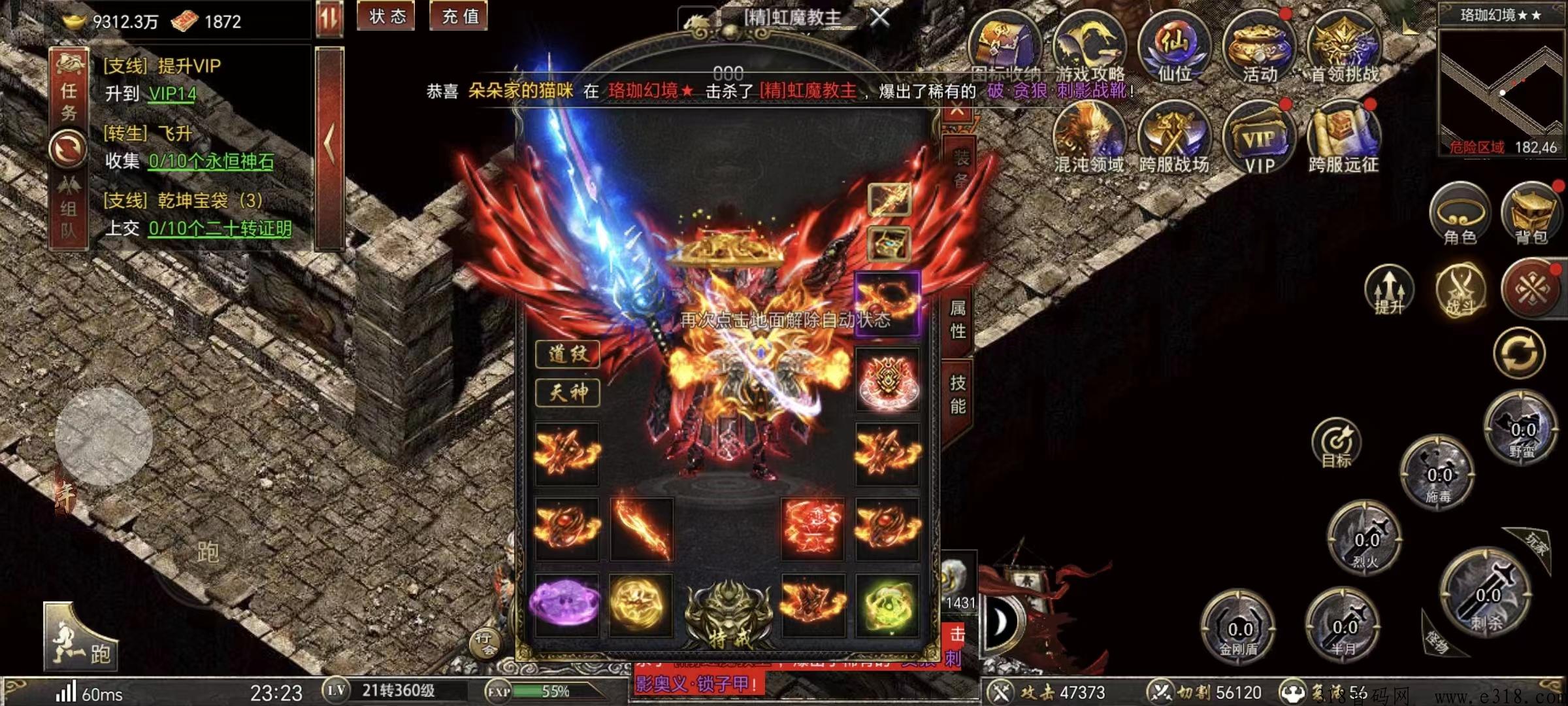Tap the 充值 recharge button
Image resolution: width=1568 pixels, height=706 pixels.
click(x=460, y=16)
